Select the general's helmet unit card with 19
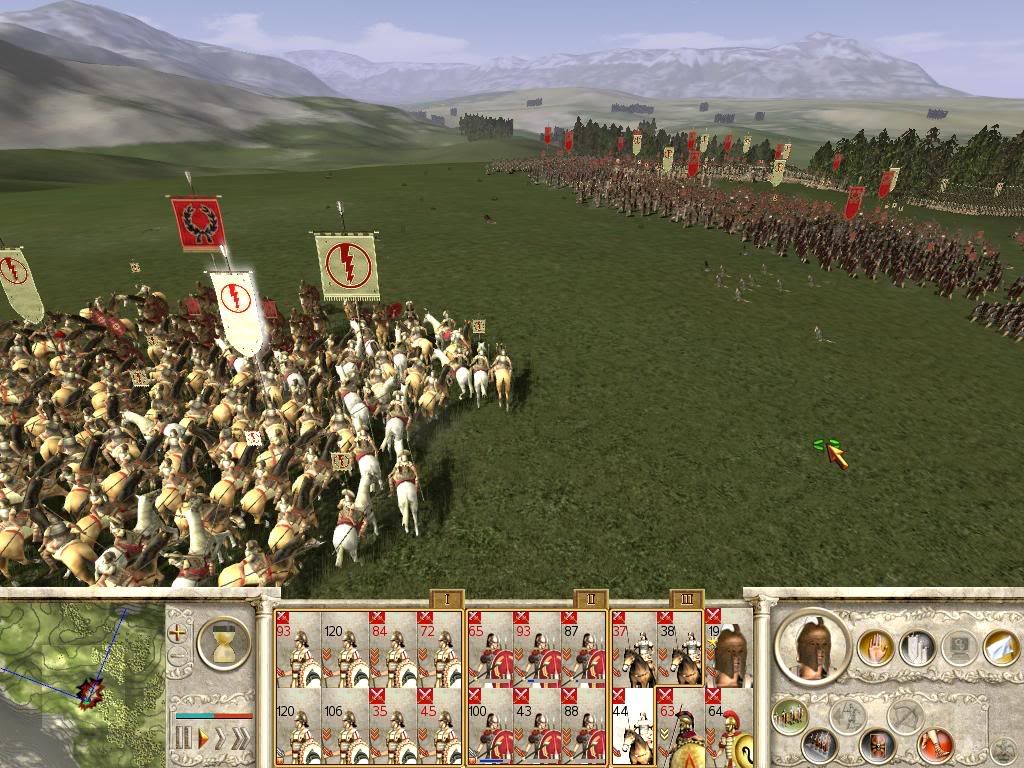Viewport: 1024px width, 768px height. coord(729,648)
